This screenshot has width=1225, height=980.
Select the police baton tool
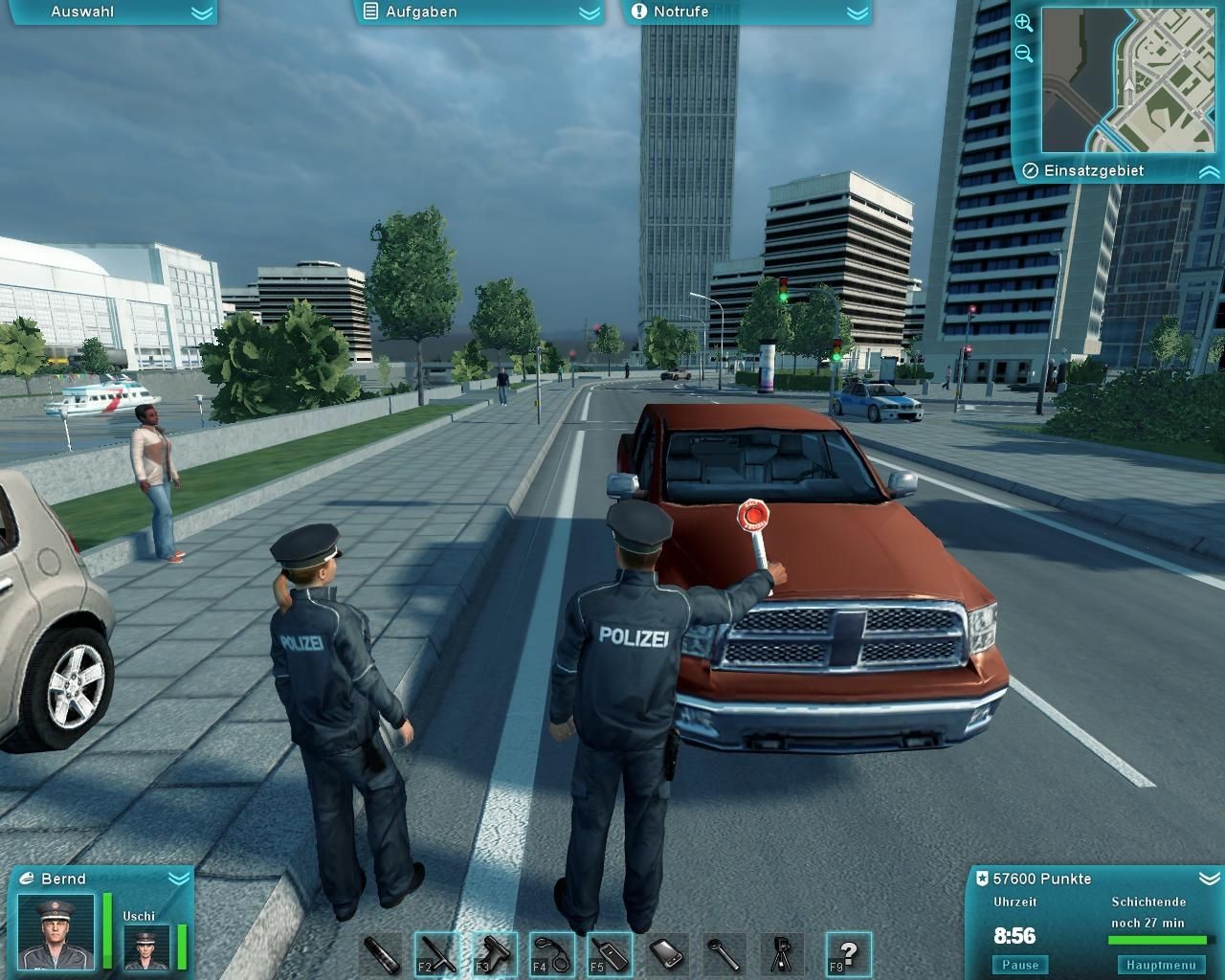point(437,954)
